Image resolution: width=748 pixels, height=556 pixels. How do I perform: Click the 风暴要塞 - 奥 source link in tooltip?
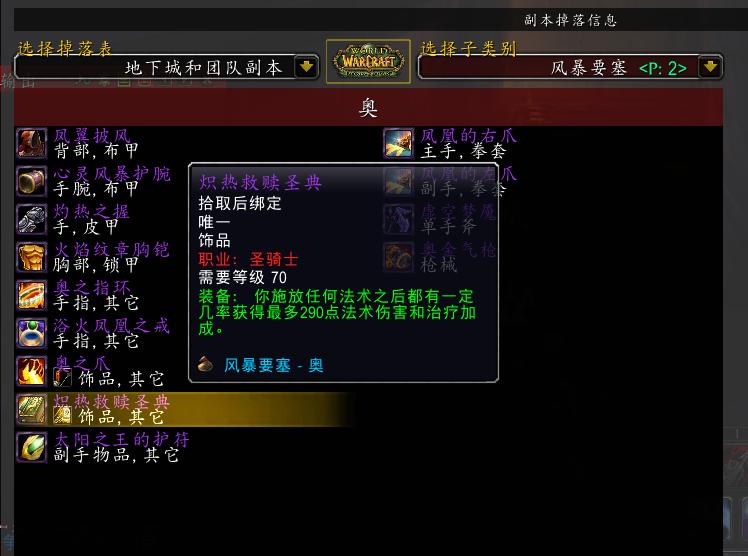point(273,365)
